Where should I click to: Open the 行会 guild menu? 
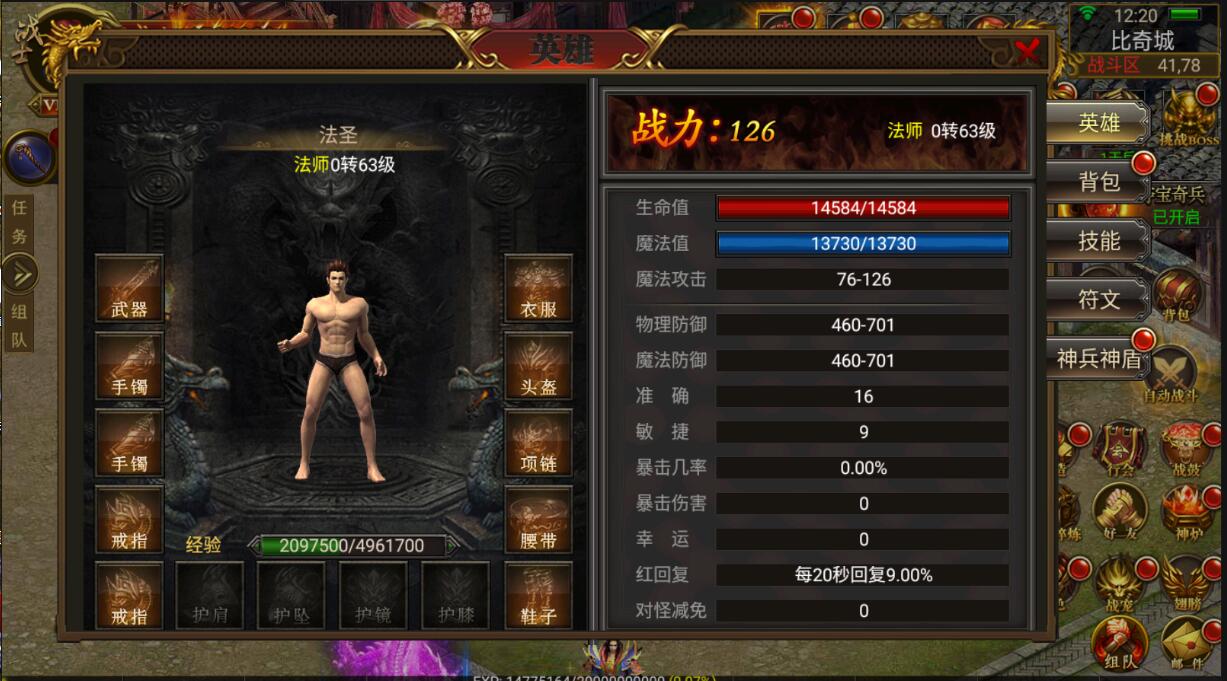(x=1119, y=448)
